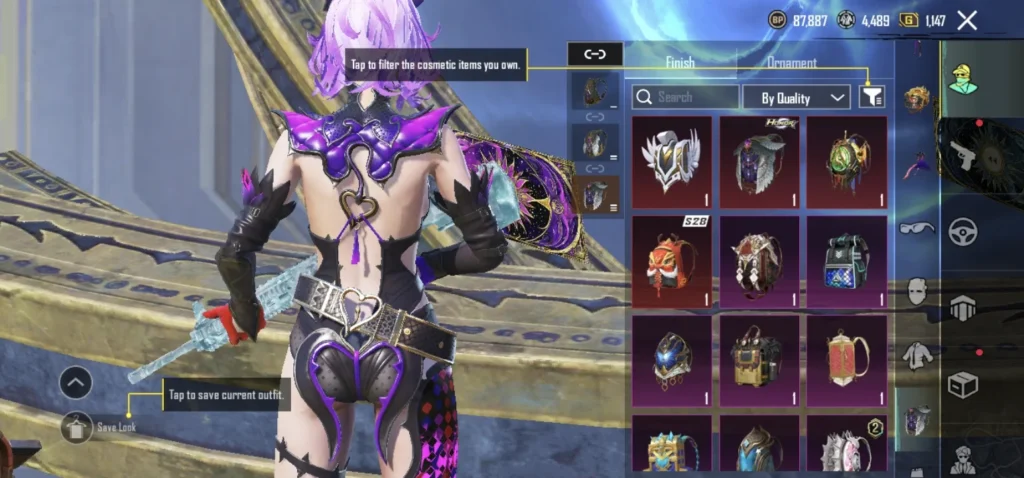Select the silver winged shield backpack

click(x=671, y=162)
